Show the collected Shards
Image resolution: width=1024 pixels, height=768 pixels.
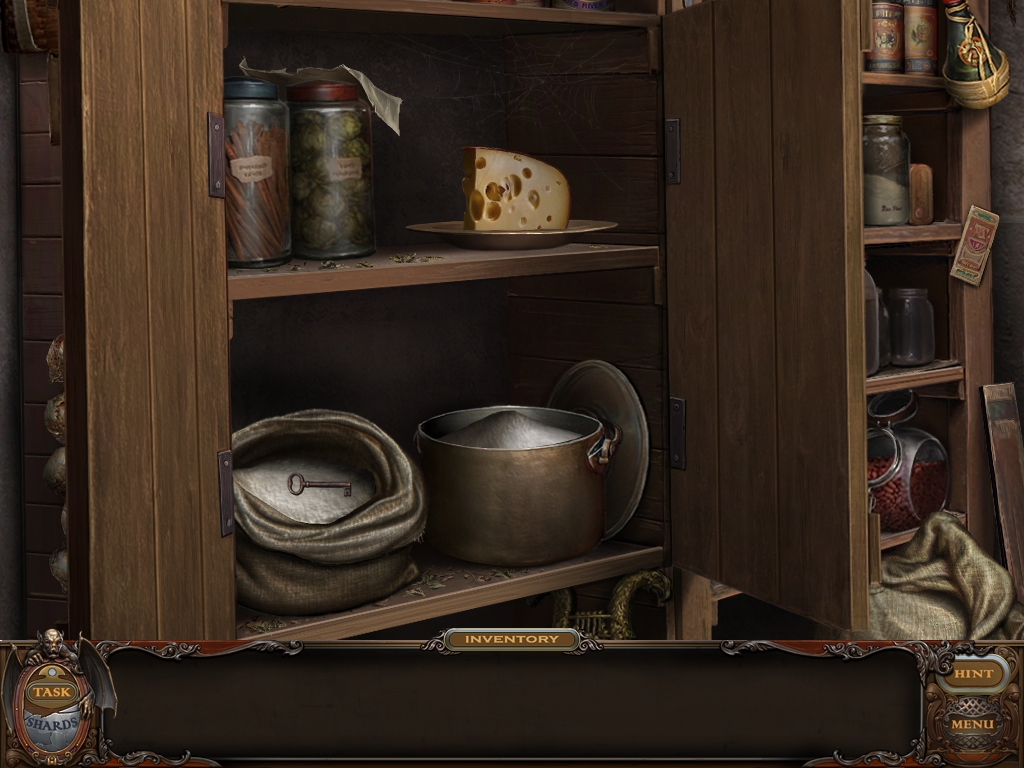tap(52, 723)
